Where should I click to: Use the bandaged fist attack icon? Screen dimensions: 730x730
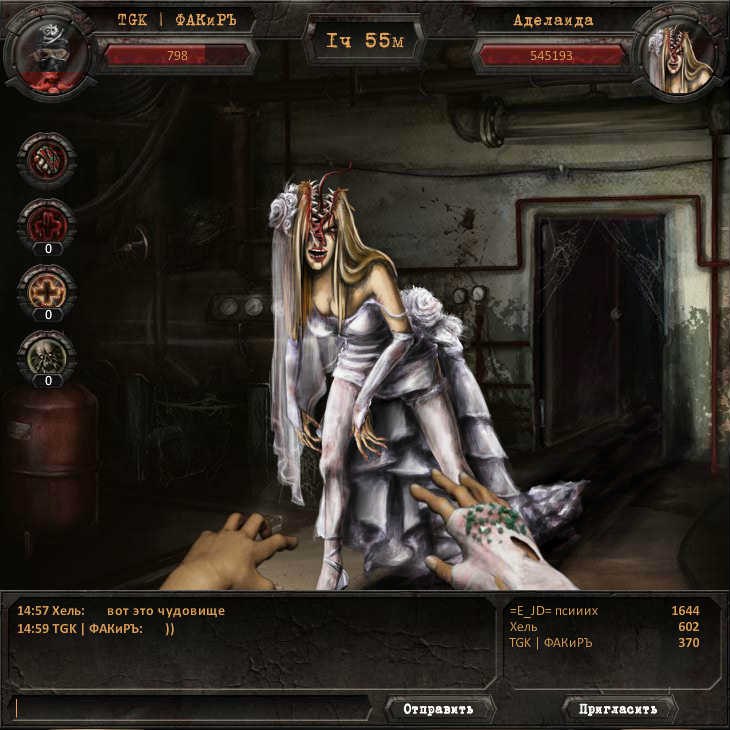coord(46,160)
